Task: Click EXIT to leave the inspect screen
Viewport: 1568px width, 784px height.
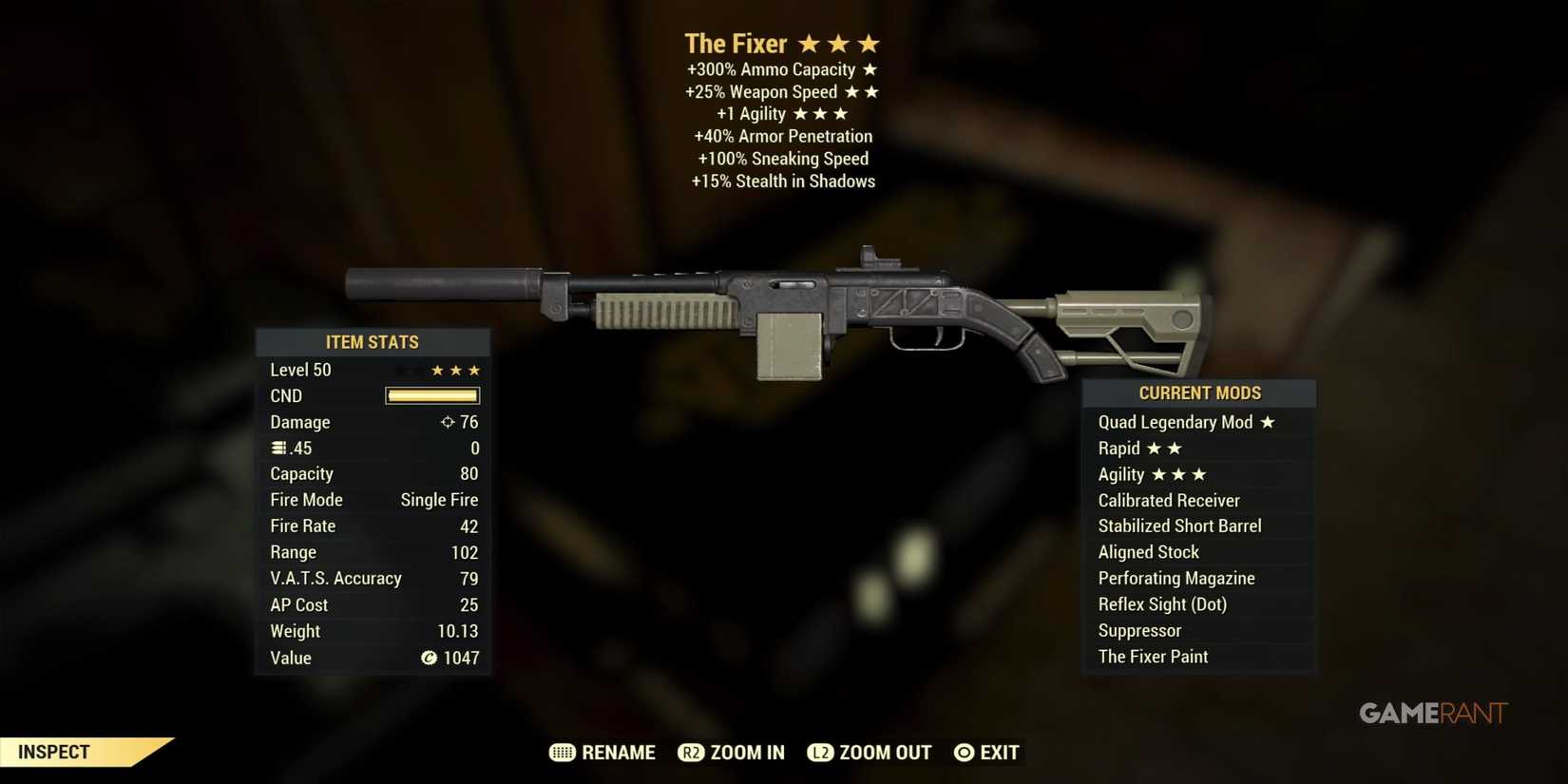Action: (x=999, y=752)
